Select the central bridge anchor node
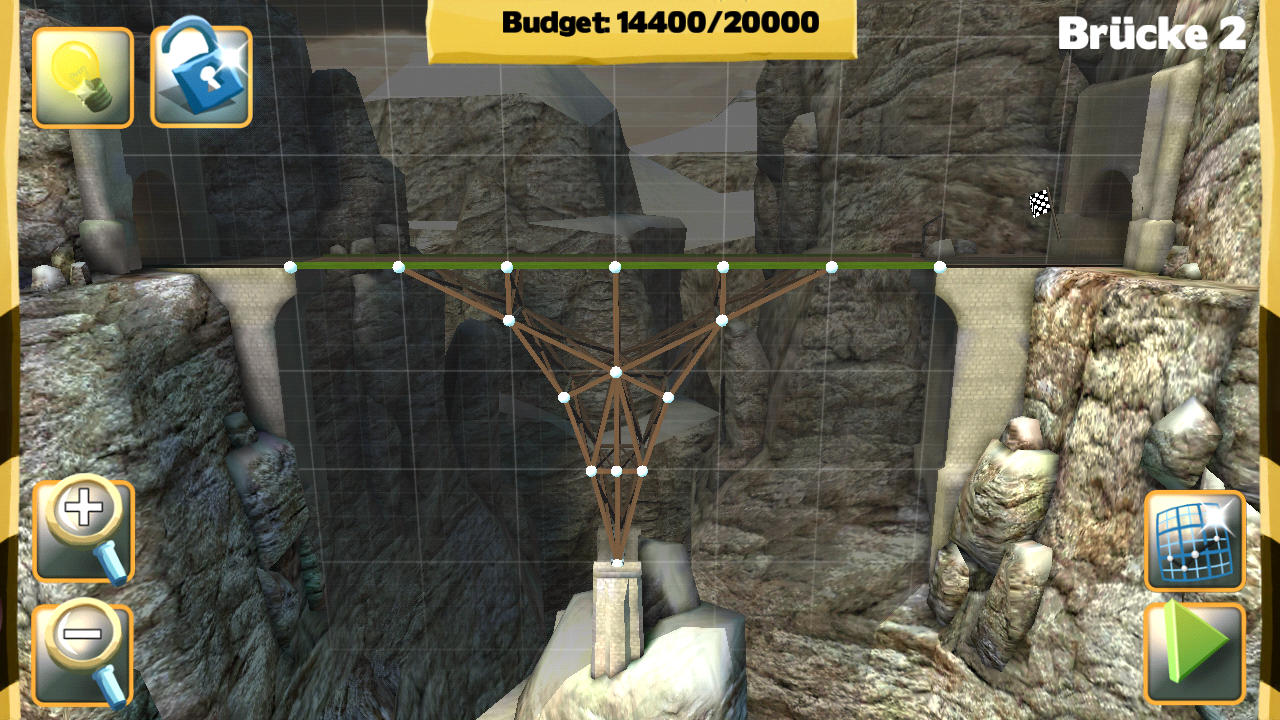 [614, 373]
